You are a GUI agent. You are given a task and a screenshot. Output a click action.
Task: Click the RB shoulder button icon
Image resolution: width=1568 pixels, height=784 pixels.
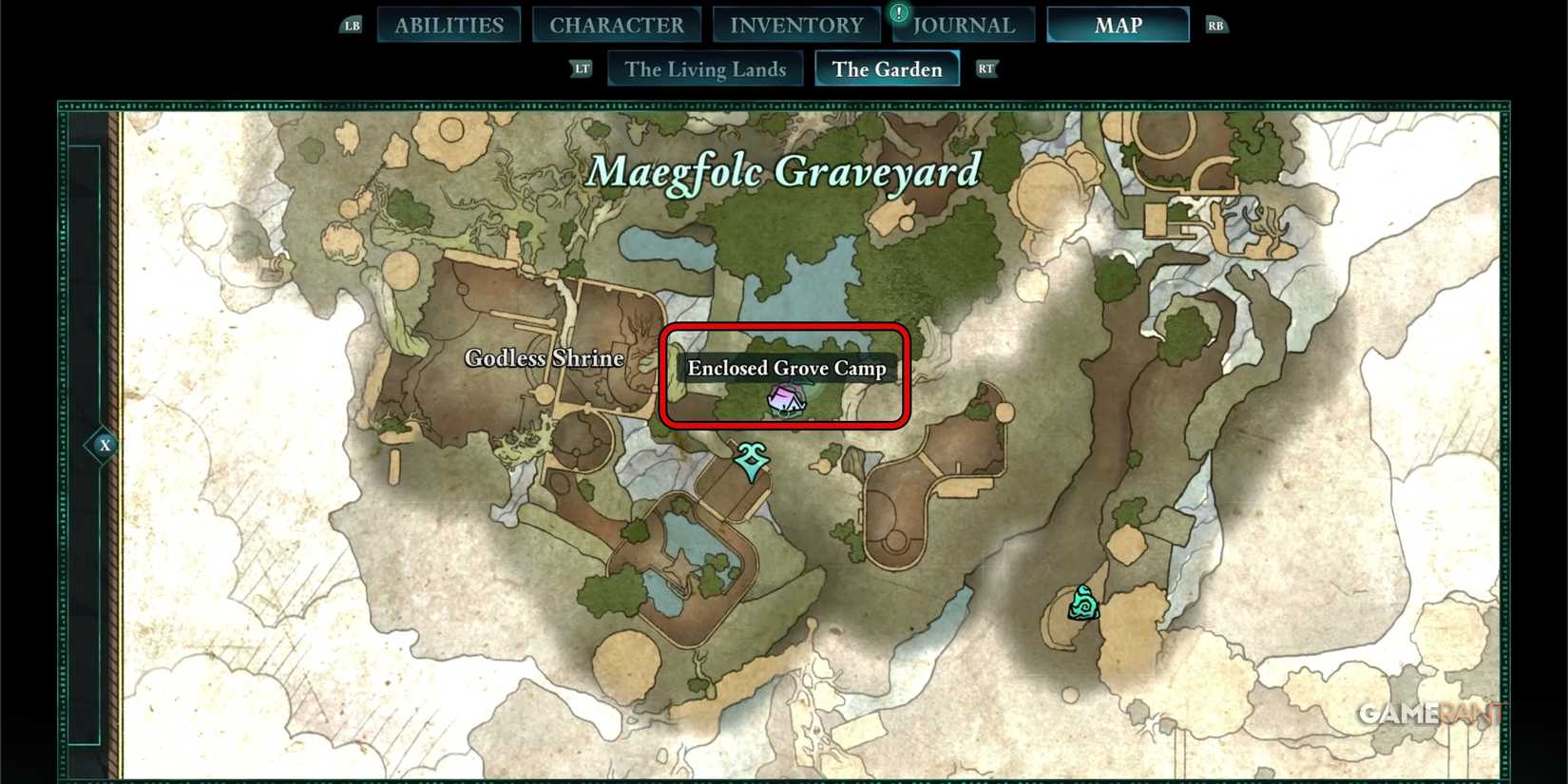1216,26
